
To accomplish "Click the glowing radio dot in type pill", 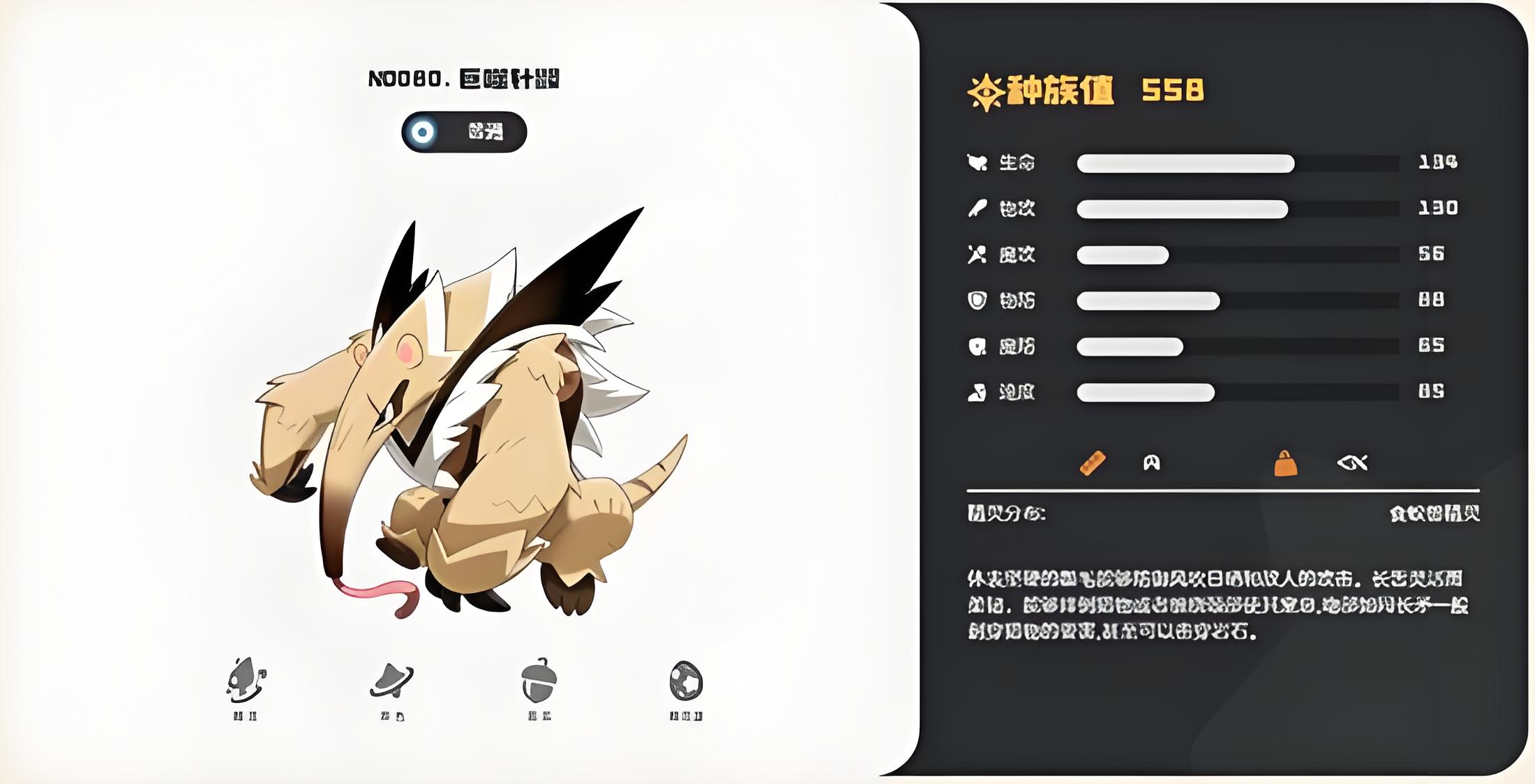I will pos(421,132).
